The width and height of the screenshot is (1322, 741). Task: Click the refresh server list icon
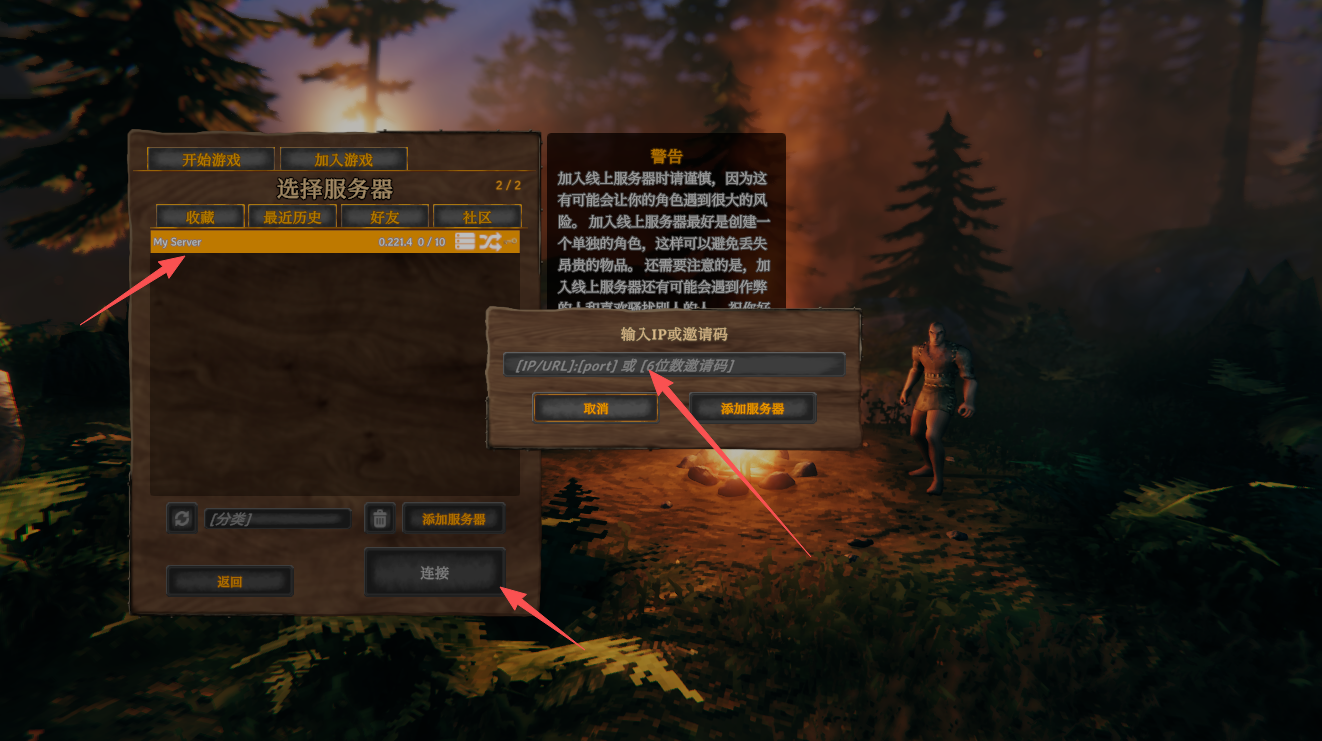(181, 518)
